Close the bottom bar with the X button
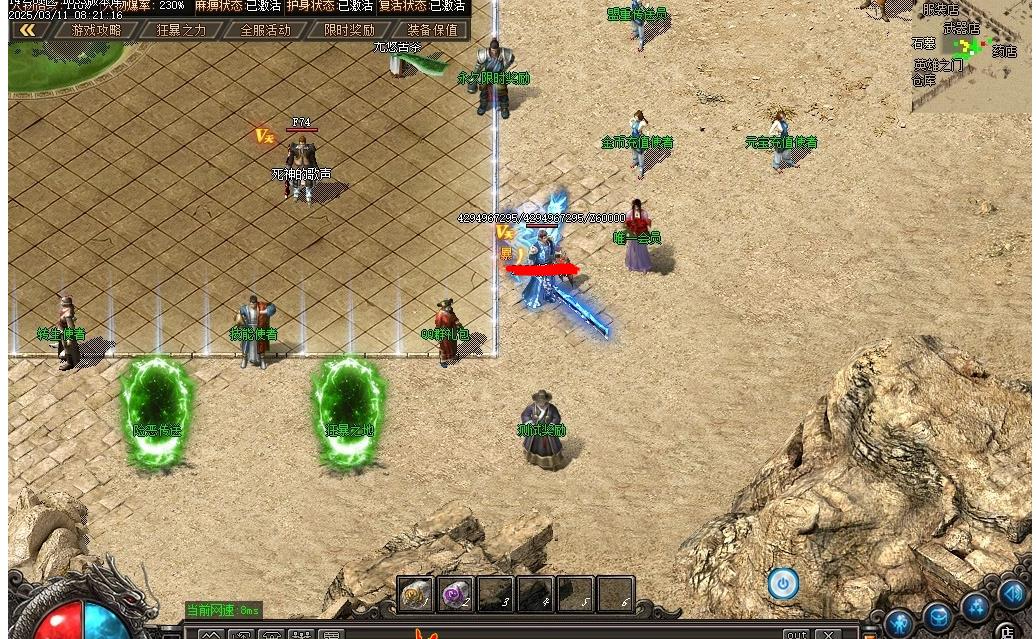 coord(828,634)
